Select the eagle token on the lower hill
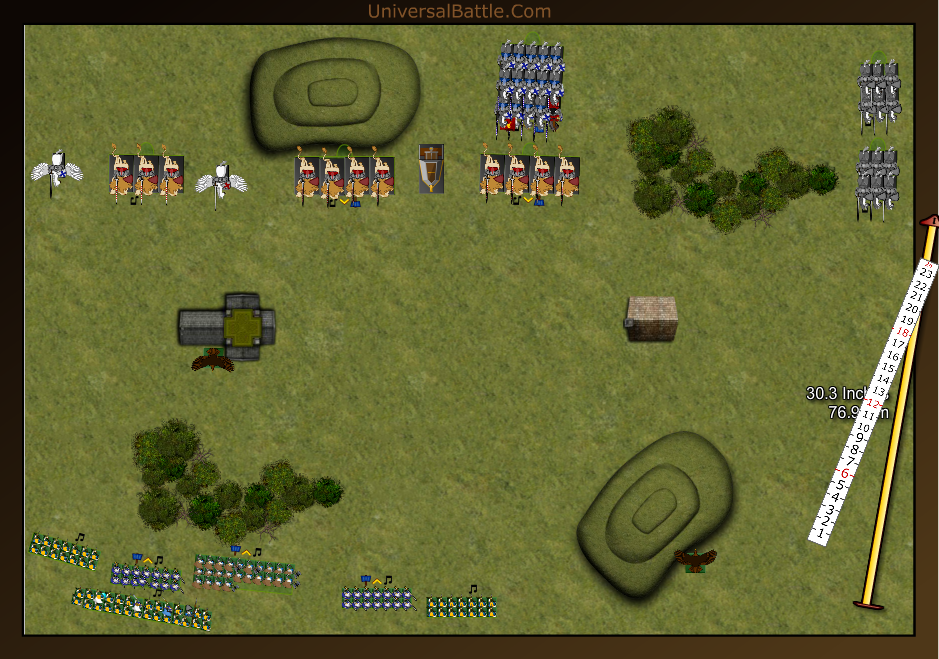This screenshot has height=659, width=939. (x=695, y=558)
